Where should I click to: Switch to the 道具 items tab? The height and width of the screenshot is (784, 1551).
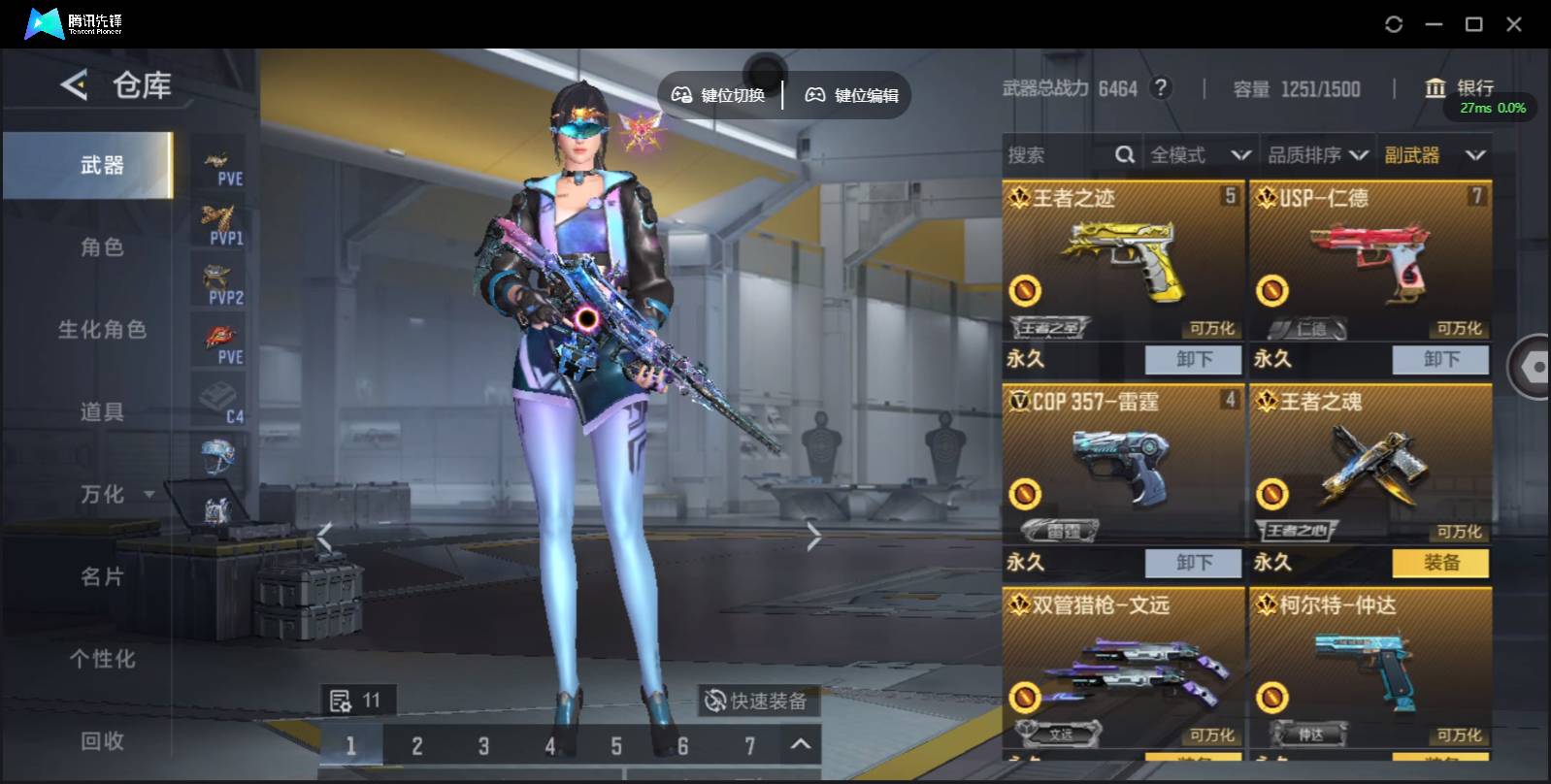(102, 412)
